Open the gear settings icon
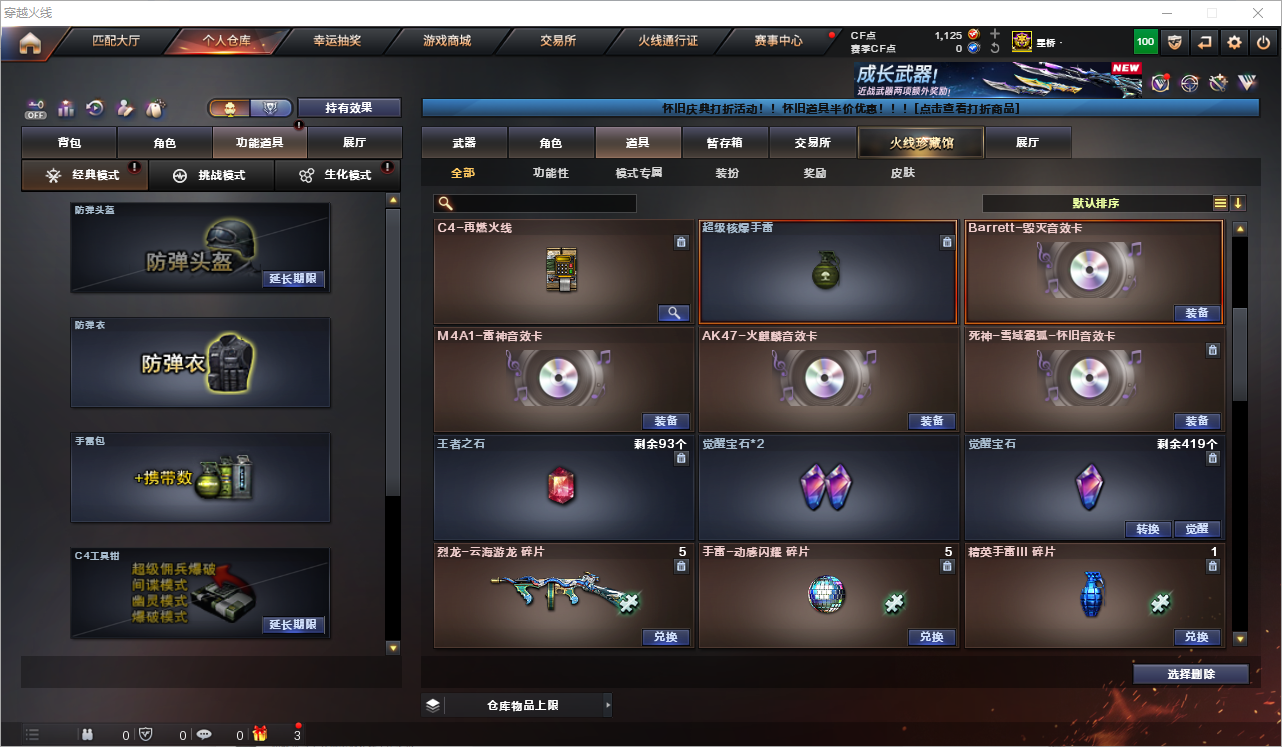The width and height of the screenshot is (1282, 747). [1234, 42]
